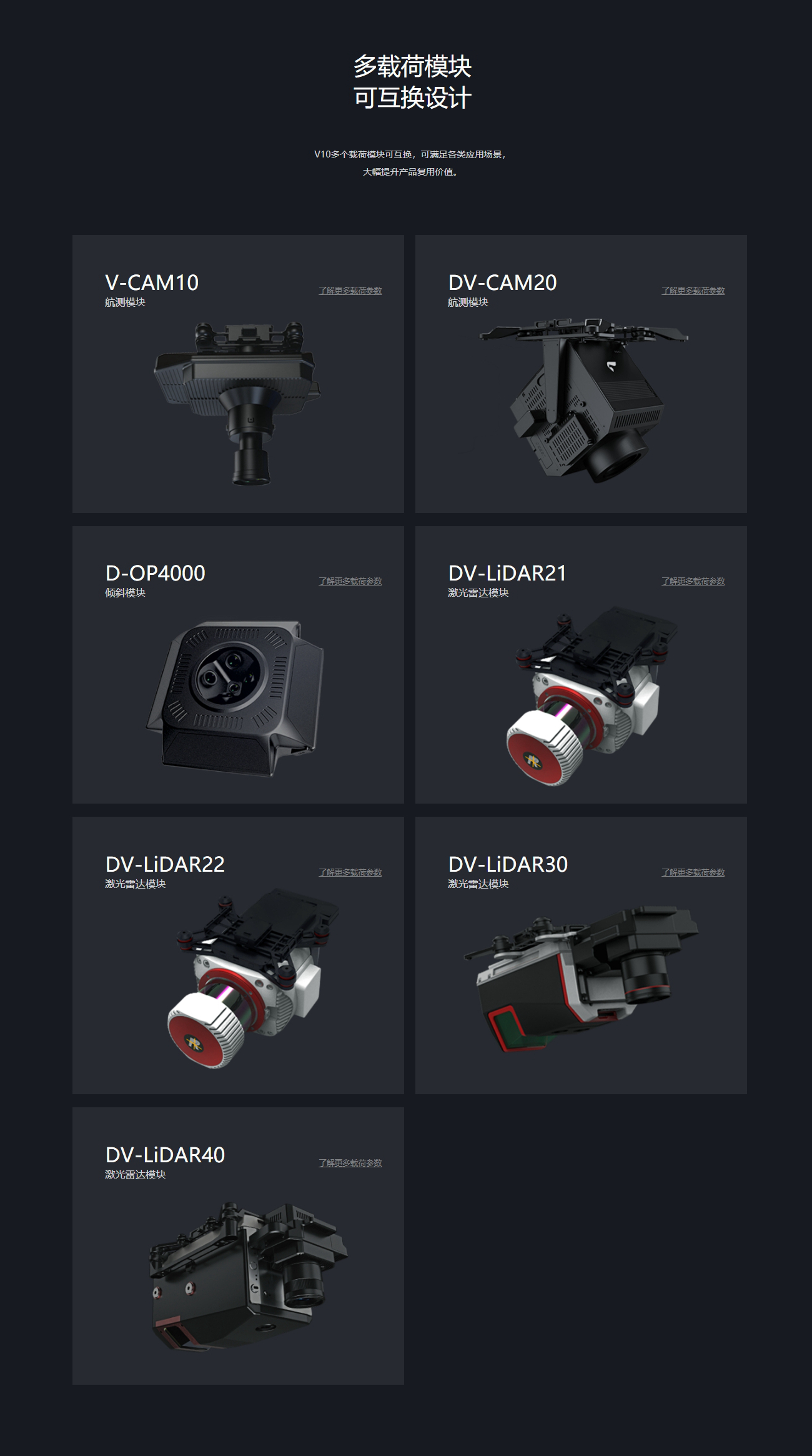The width and height of the screenshot is (812, 1456).
Task: Open DV-LiDAR21 payload parameters link
Action: click(x=693, y=581)
